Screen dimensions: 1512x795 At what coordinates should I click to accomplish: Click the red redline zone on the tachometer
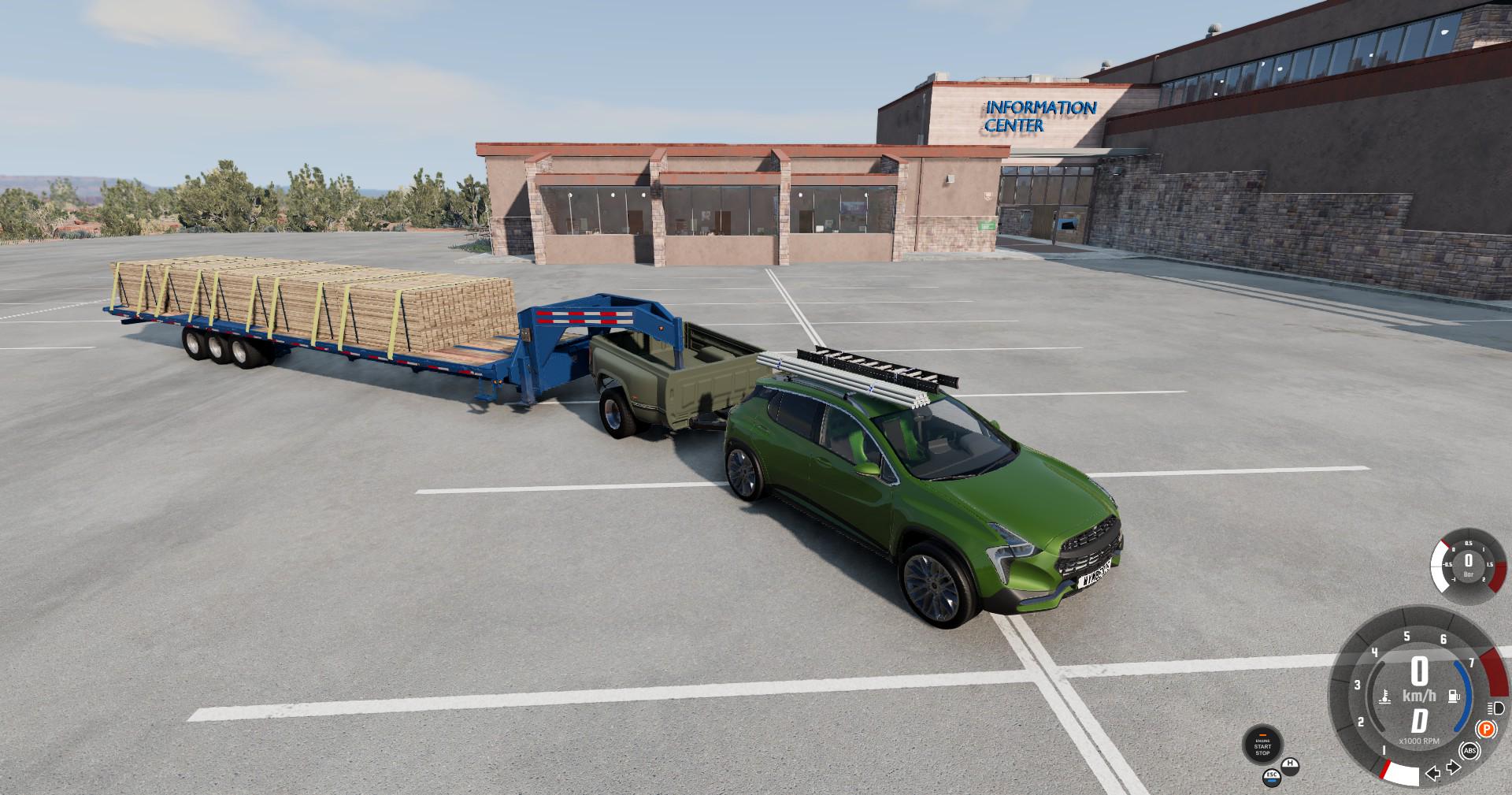[x=1494, y=670]
